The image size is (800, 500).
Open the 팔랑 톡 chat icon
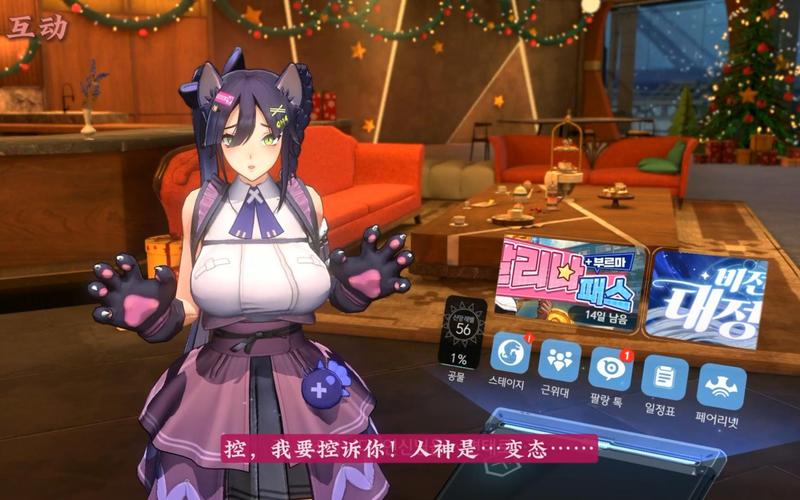pyautogui.click(x=610, y=368)
